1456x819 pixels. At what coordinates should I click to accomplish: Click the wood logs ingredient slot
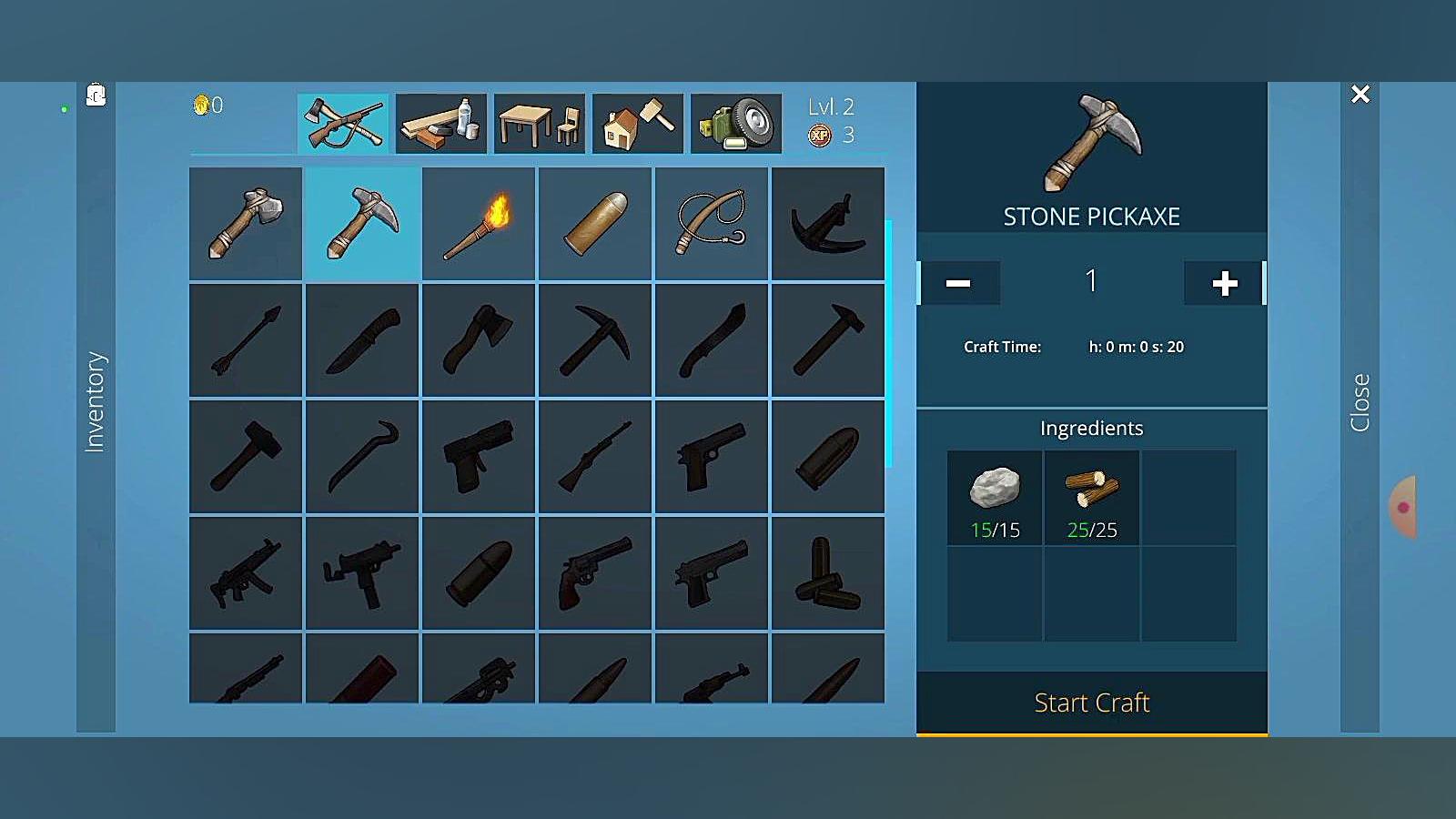click(x=1092, y=498)
